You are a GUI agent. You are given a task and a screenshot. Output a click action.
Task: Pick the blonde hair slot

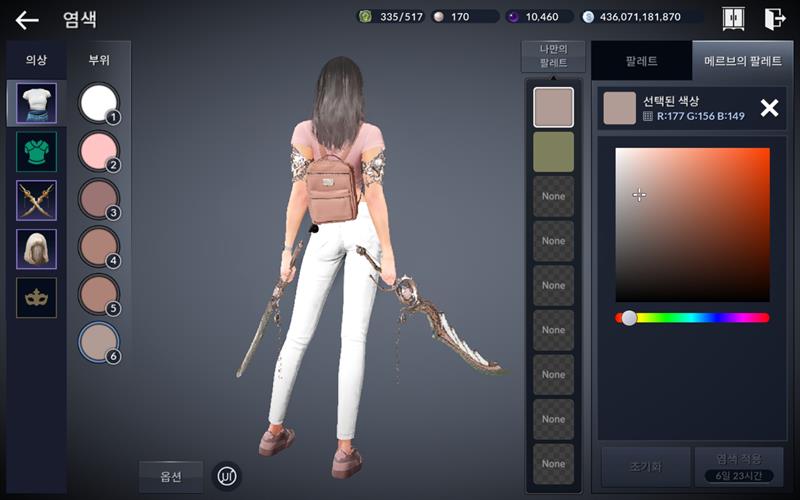coord(36,249)
